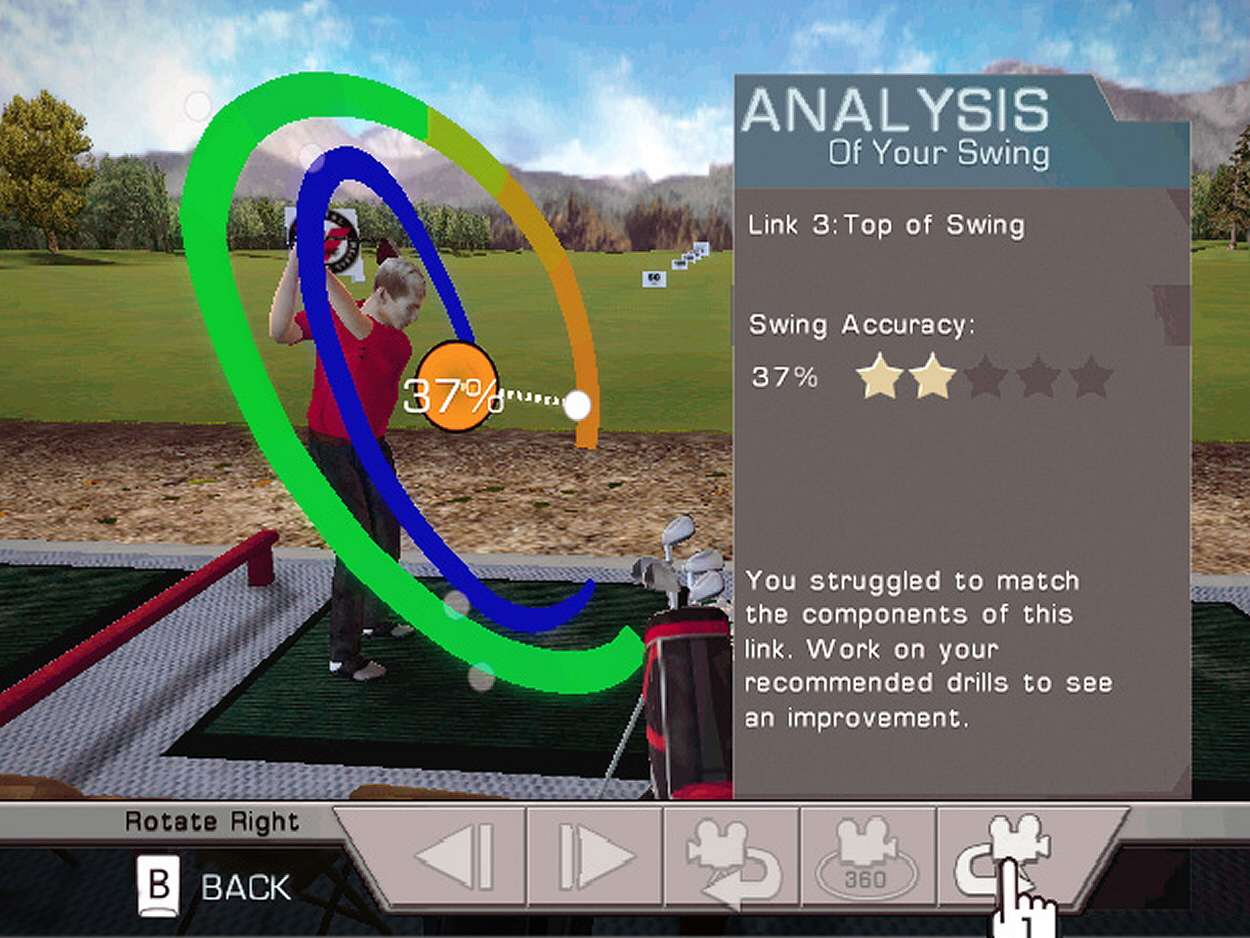The width and height of the screenshot is (1250, 938).
Task: Rotate the camera left
Action: click(x=730, y=858)
